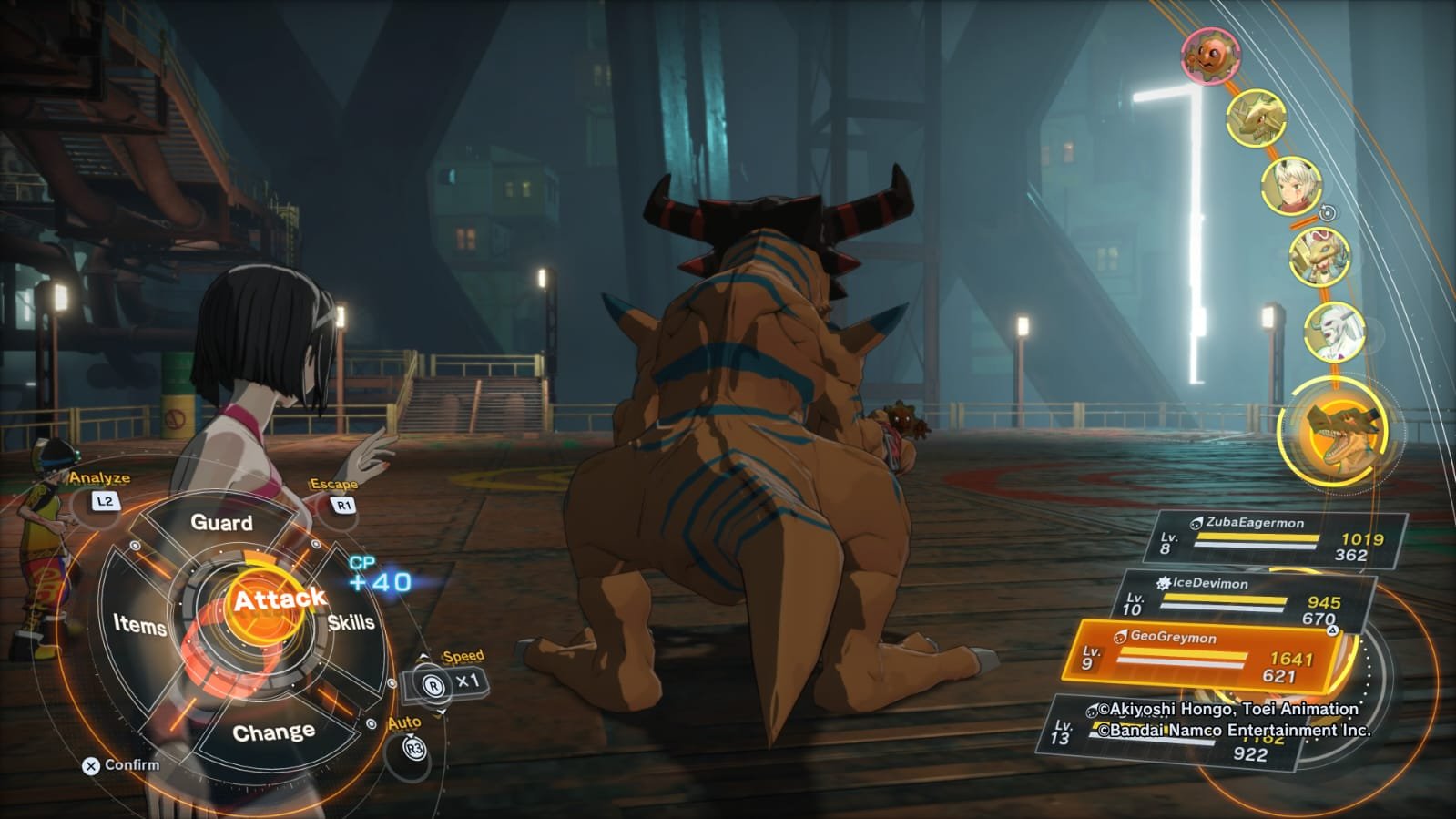Click the white-haired human turn-order portrait
The image size is (1456, 819).
tap(1289, 185)
